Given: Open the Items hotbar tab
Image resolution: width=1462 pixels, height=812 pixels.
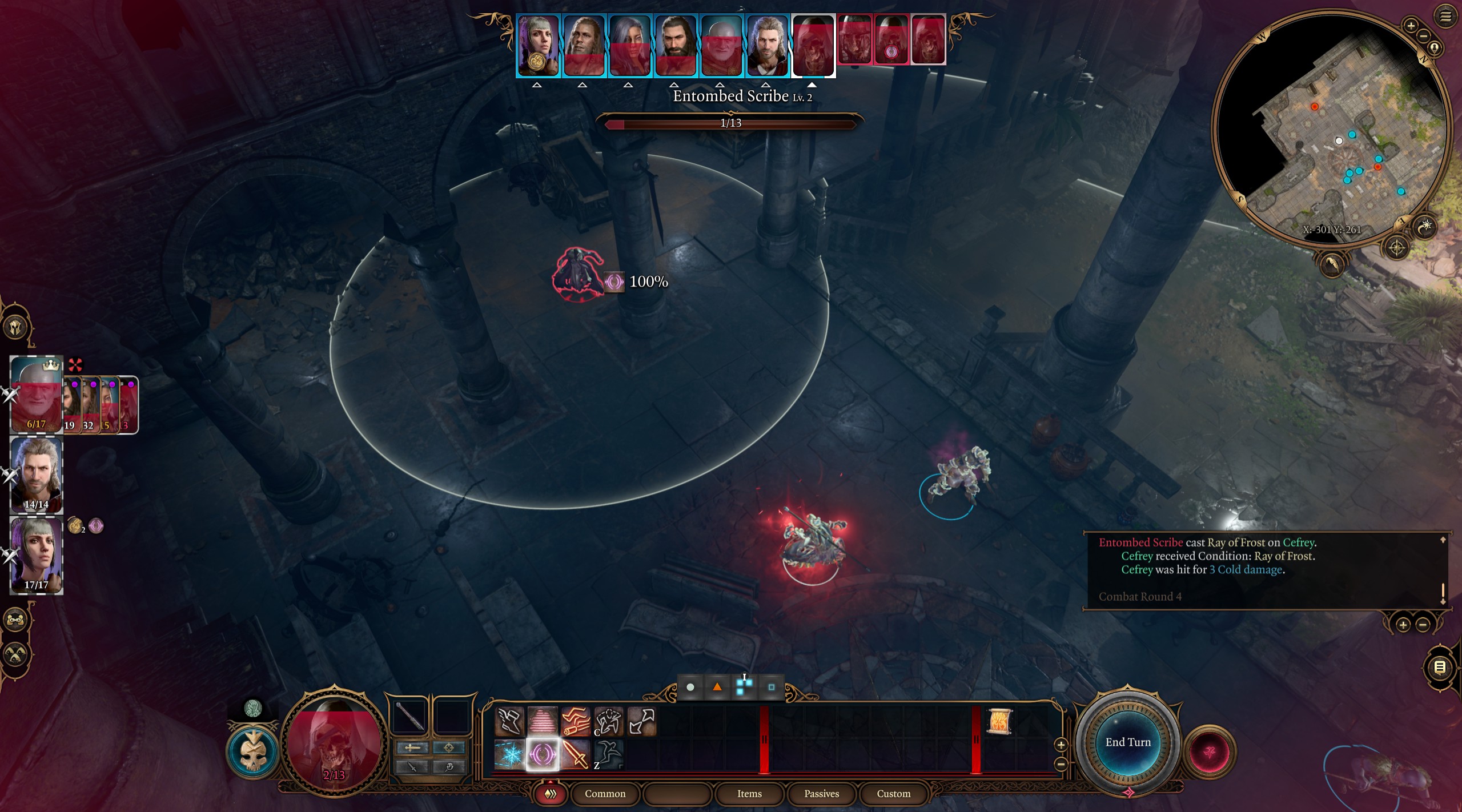Looking at the screenshot, I should click(749, 794).
